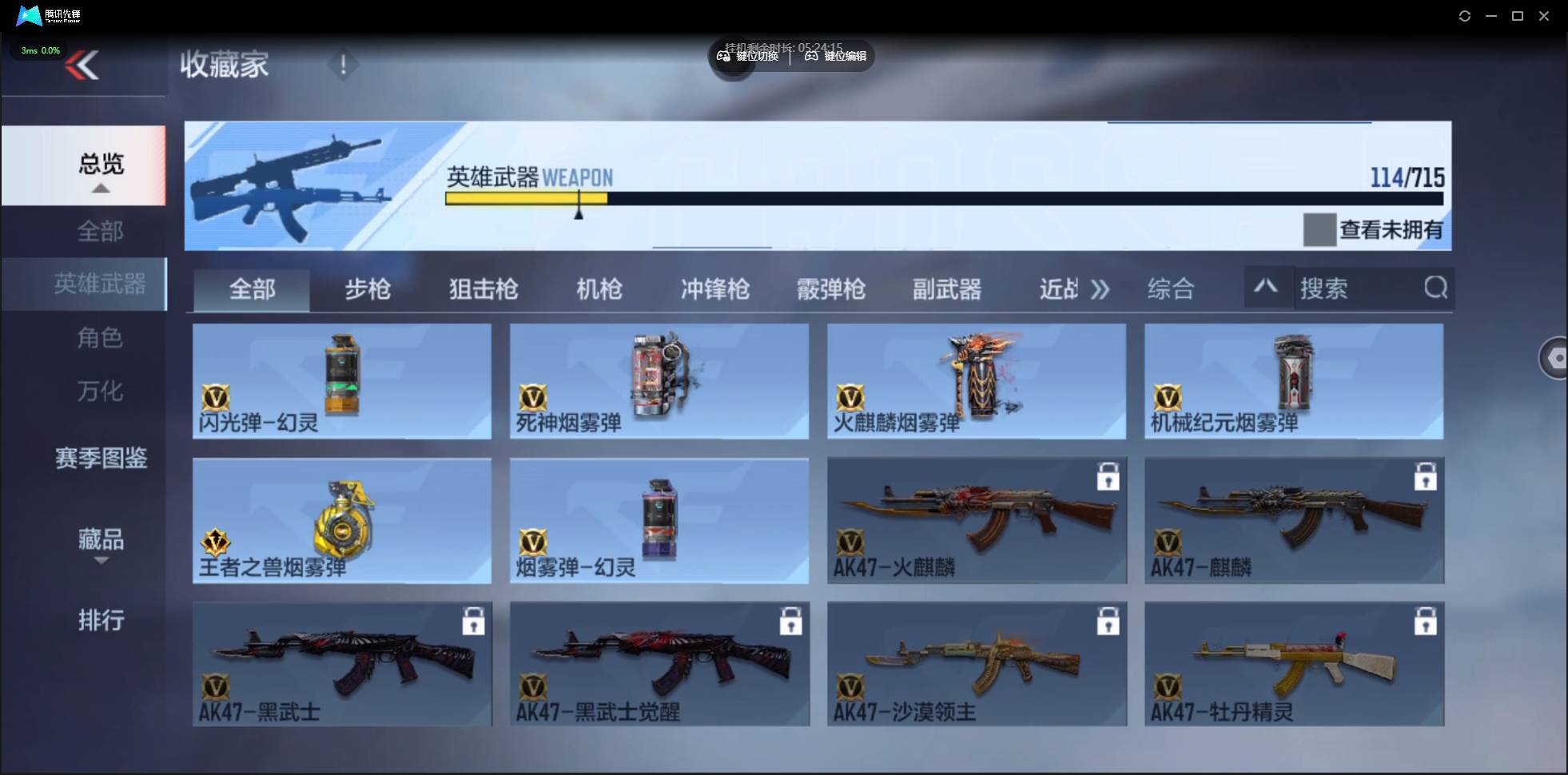Open the 赛季图鉴 menu item
Viewport: 1568px width, 775px height.
101,458
